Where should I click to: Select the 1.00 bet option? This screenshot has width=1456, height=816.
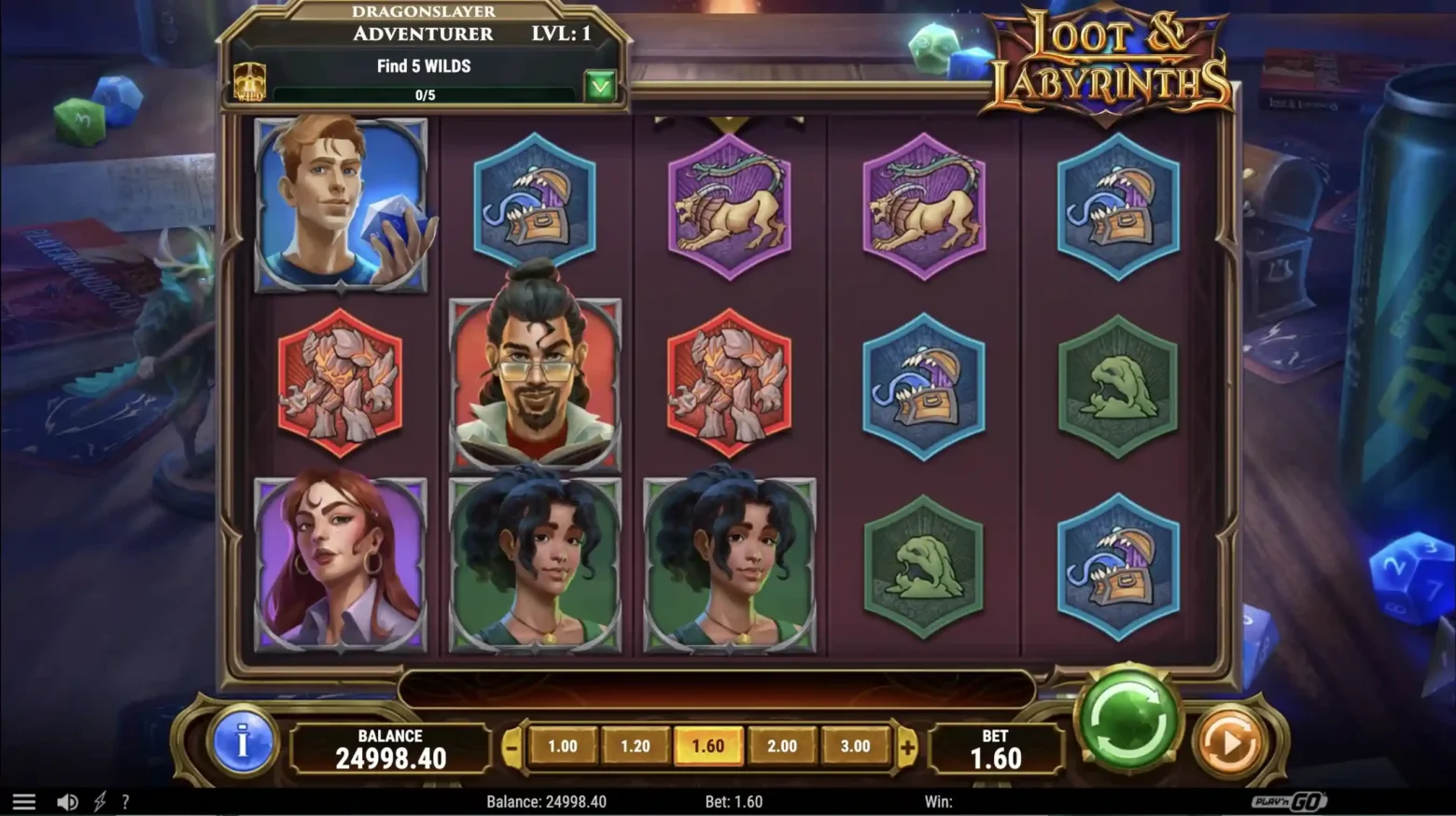(564, 746)
